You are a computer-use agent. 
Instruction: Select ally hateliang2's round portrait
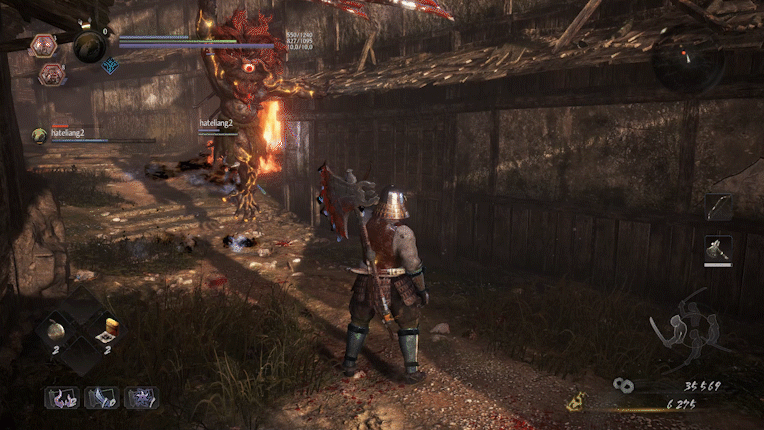[x=39, y=135]
